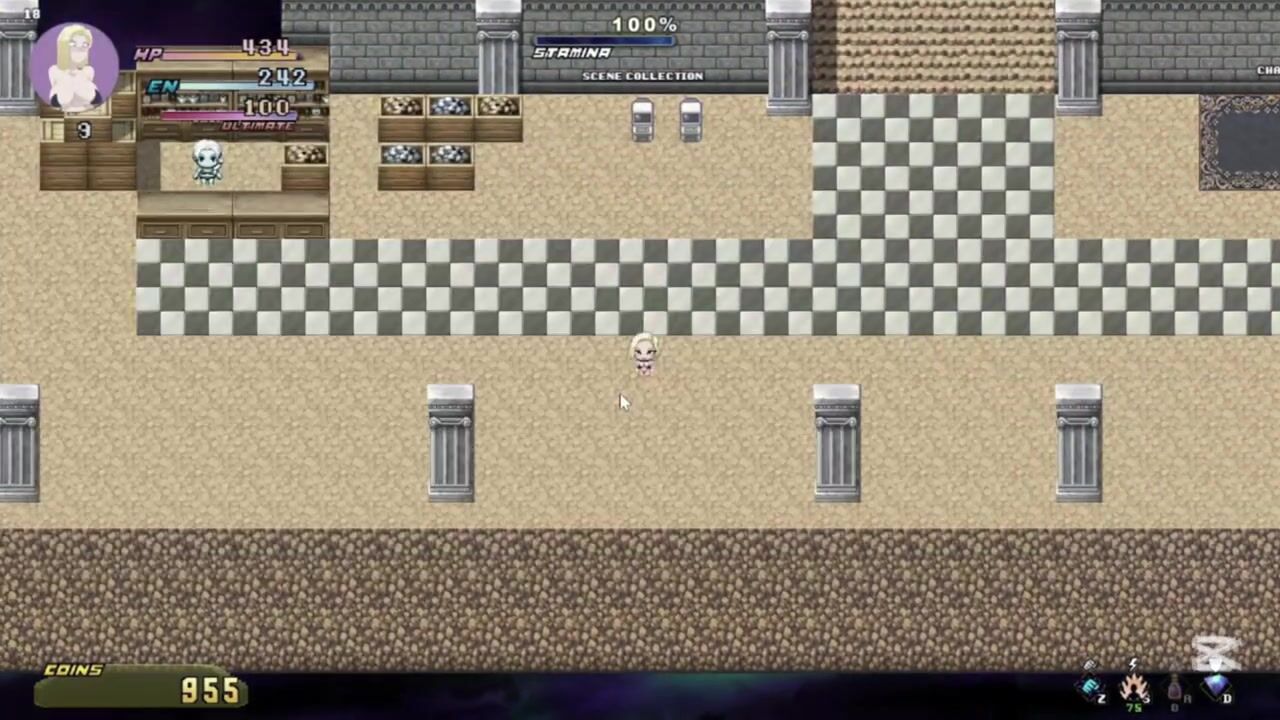Image resolution: width=1280 pixels, height=720 pixels.
Task: Click the blonde character portrait
Action: pos(75,66)
